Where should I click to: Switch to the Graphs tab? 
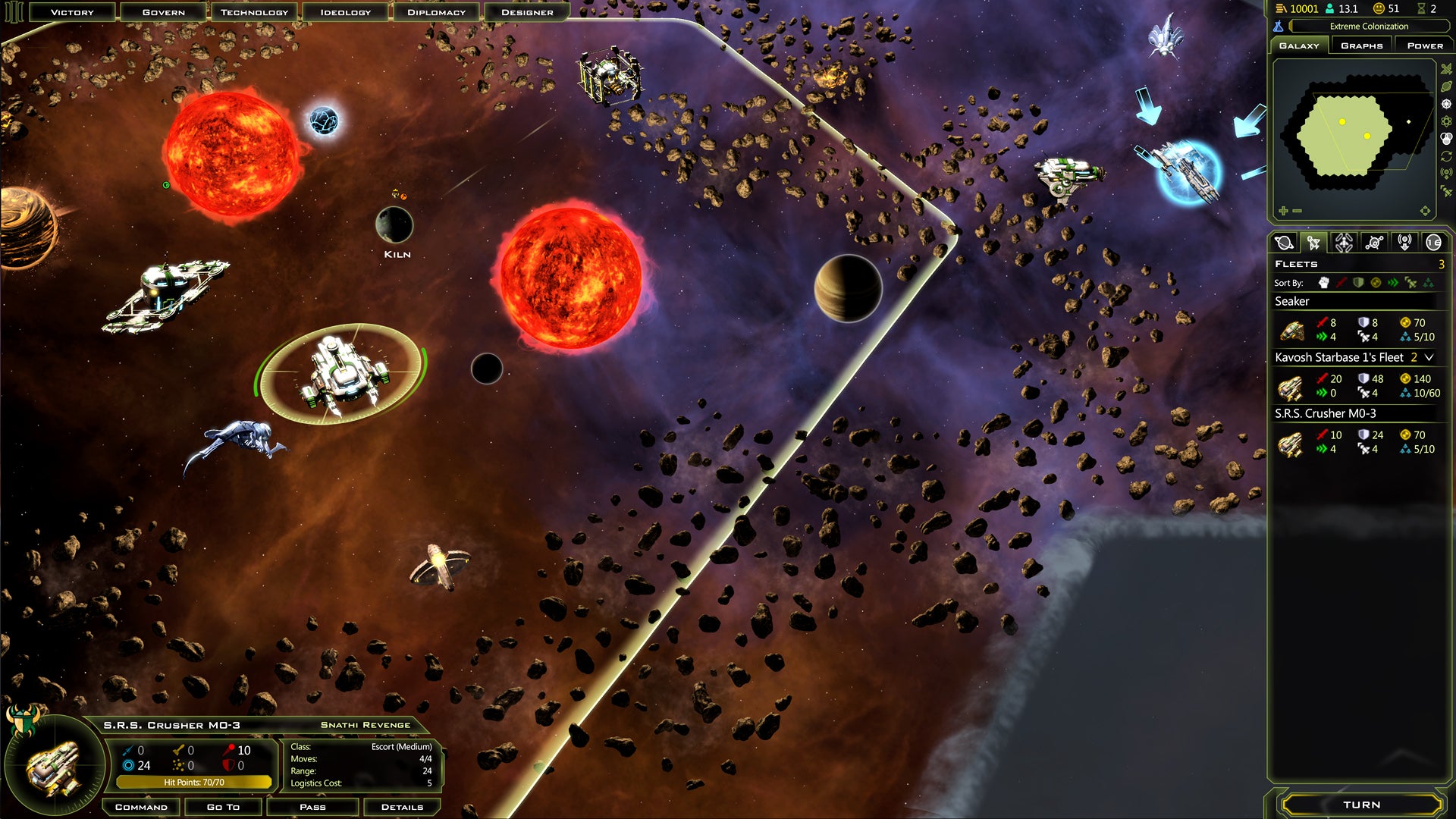coord(1361,45)
